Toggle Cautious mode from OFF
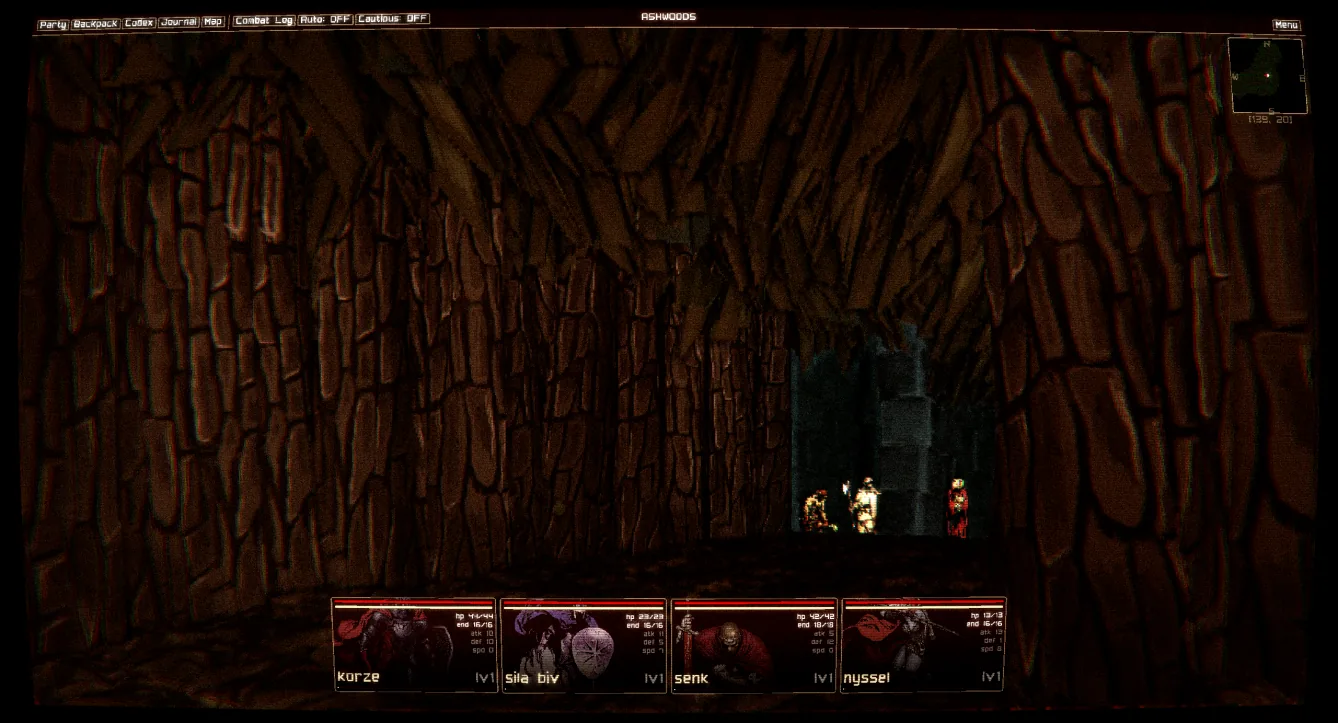1338x723 pixels. [391, 18]
